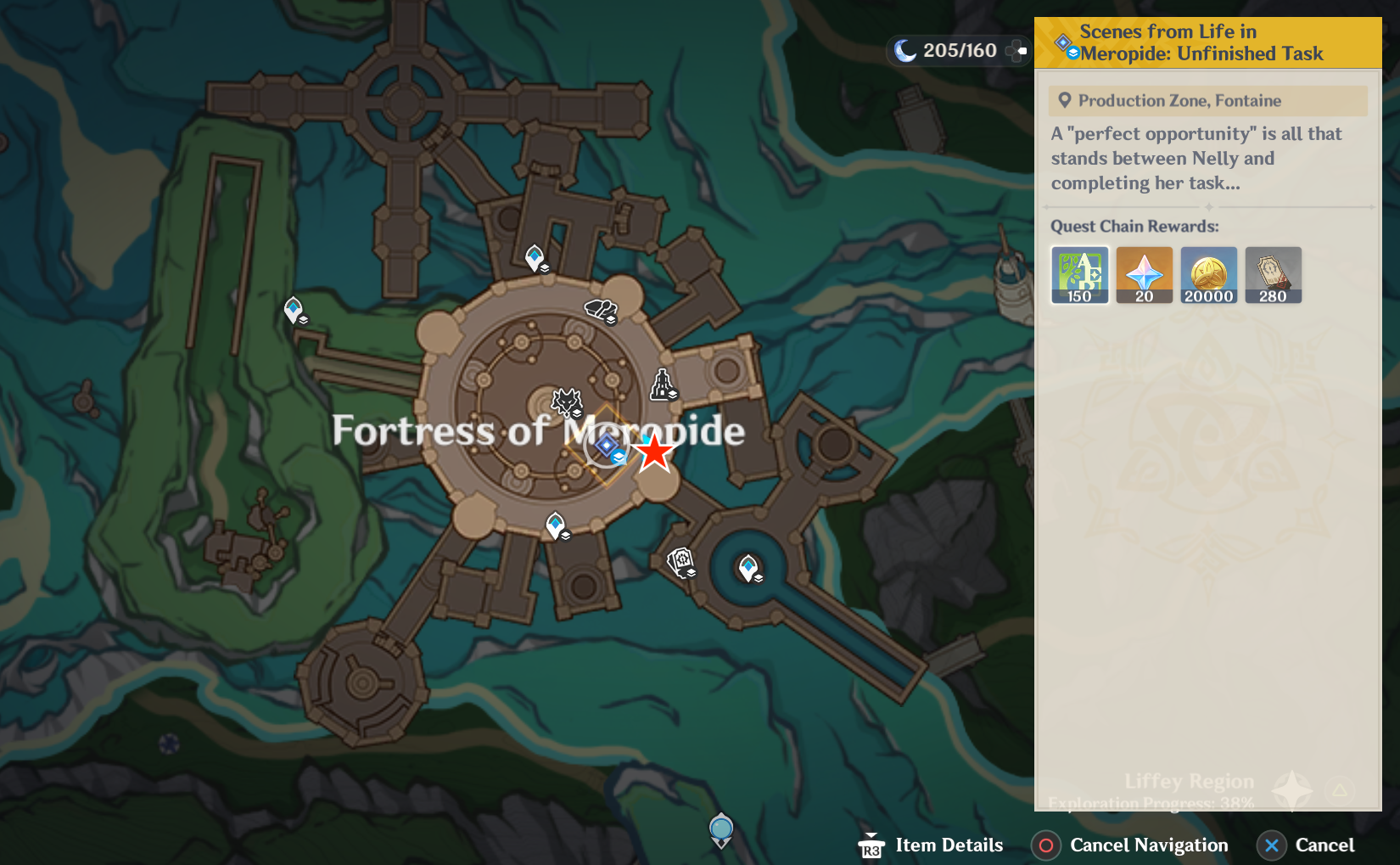Click the Adventure EXP reward showing 150
The width and height of the screenshot is (1400, 865).
[1079, 273]
